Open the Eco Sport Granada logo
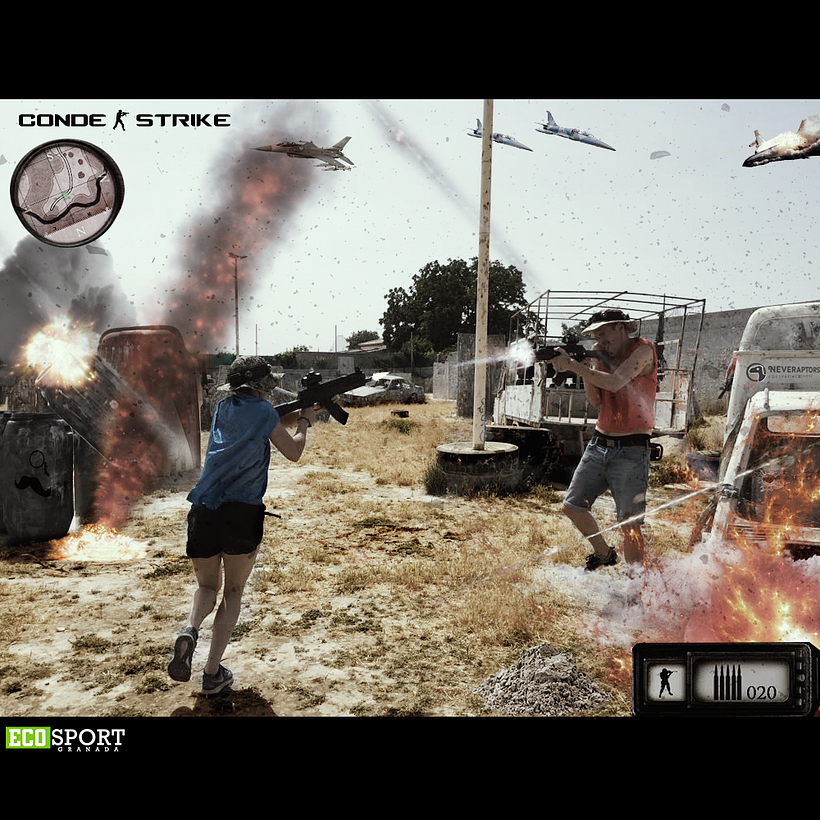Image resolution: width=820 pixels, height=820 pixels. [x=66, y=739]
